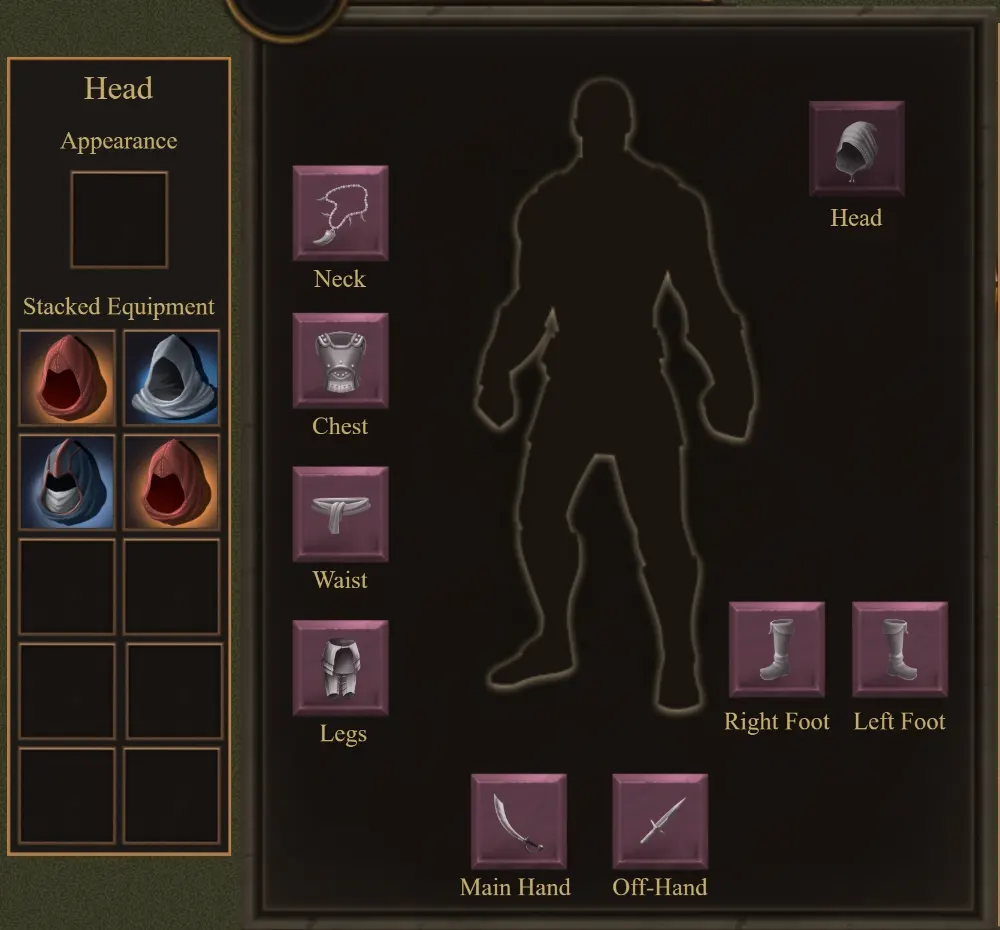Choose the Chest armor slot
1000x930 pixels.
point(340,360)
